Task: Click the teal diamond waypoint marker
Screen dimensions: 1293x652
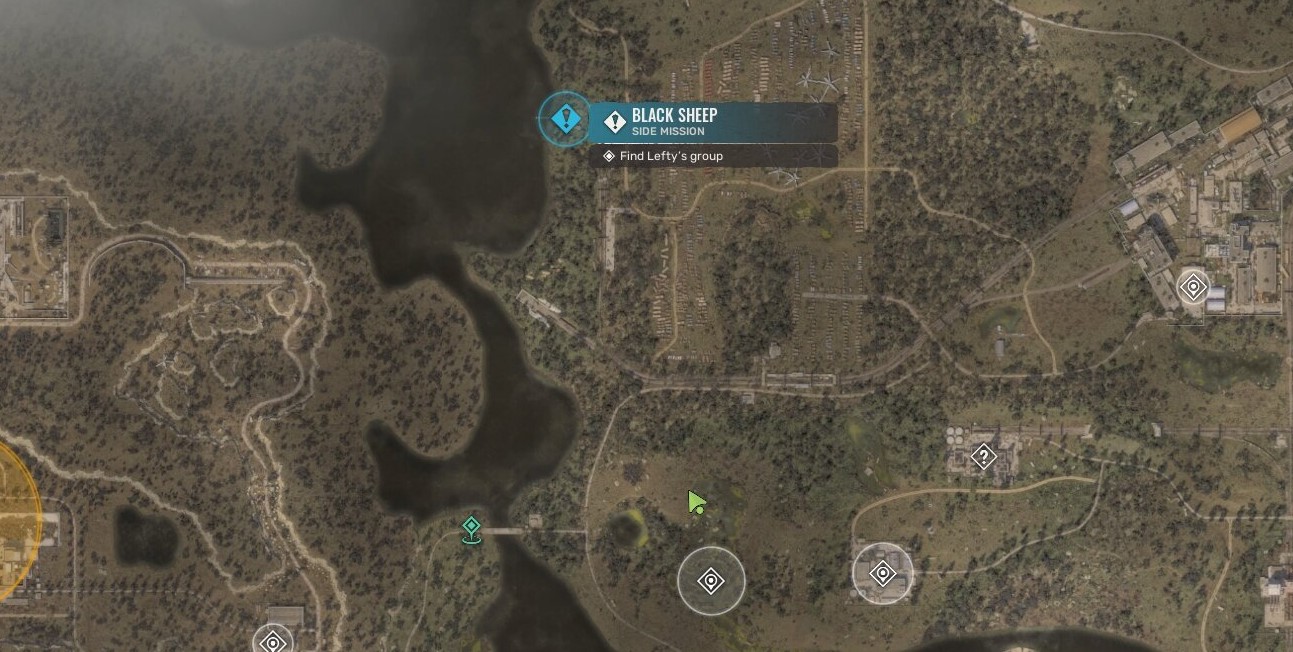Action: (x=471, y=528)
